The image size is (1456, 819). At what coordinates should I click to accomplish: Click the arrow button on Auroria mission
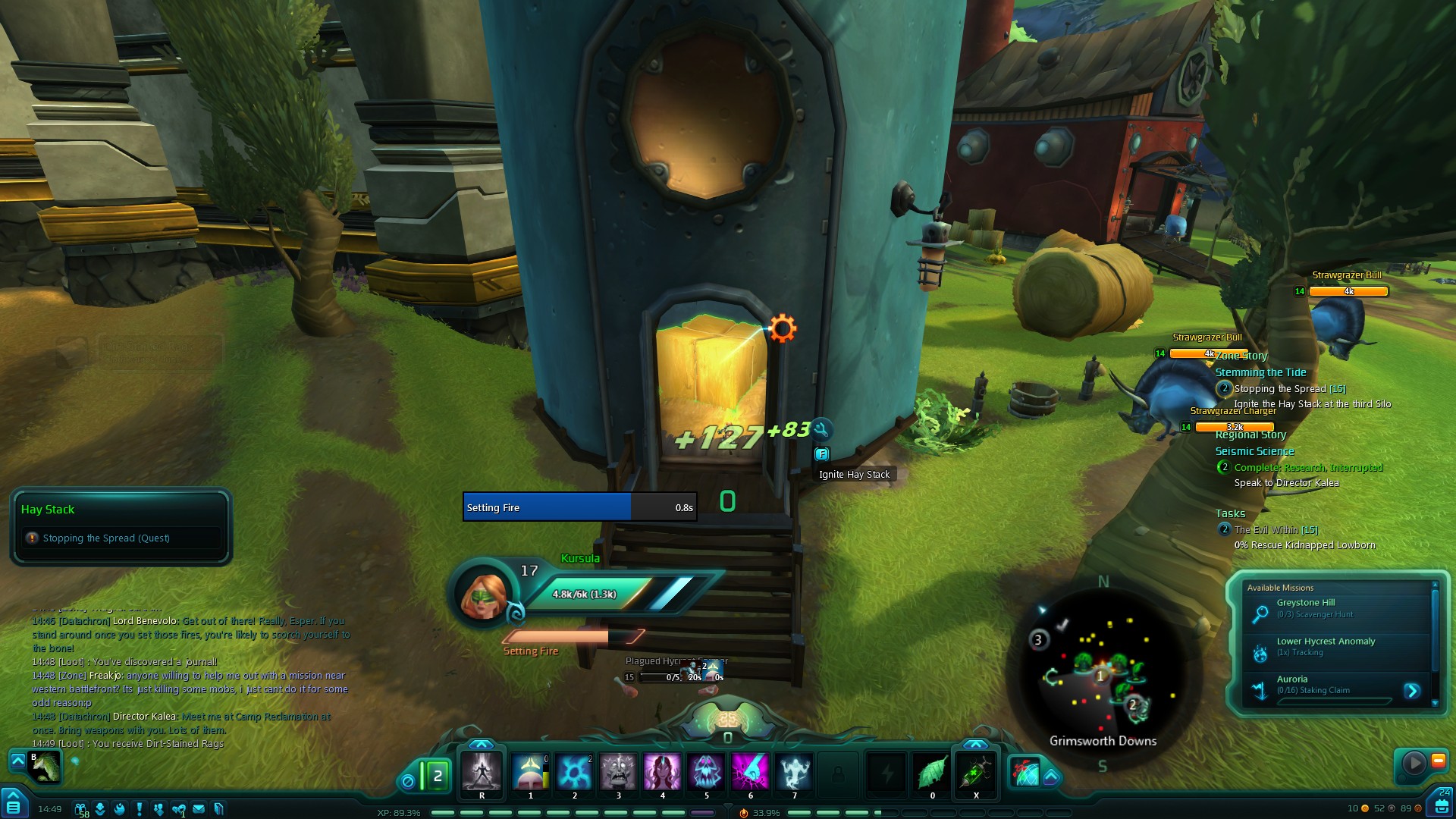[x=1412, y=691]
